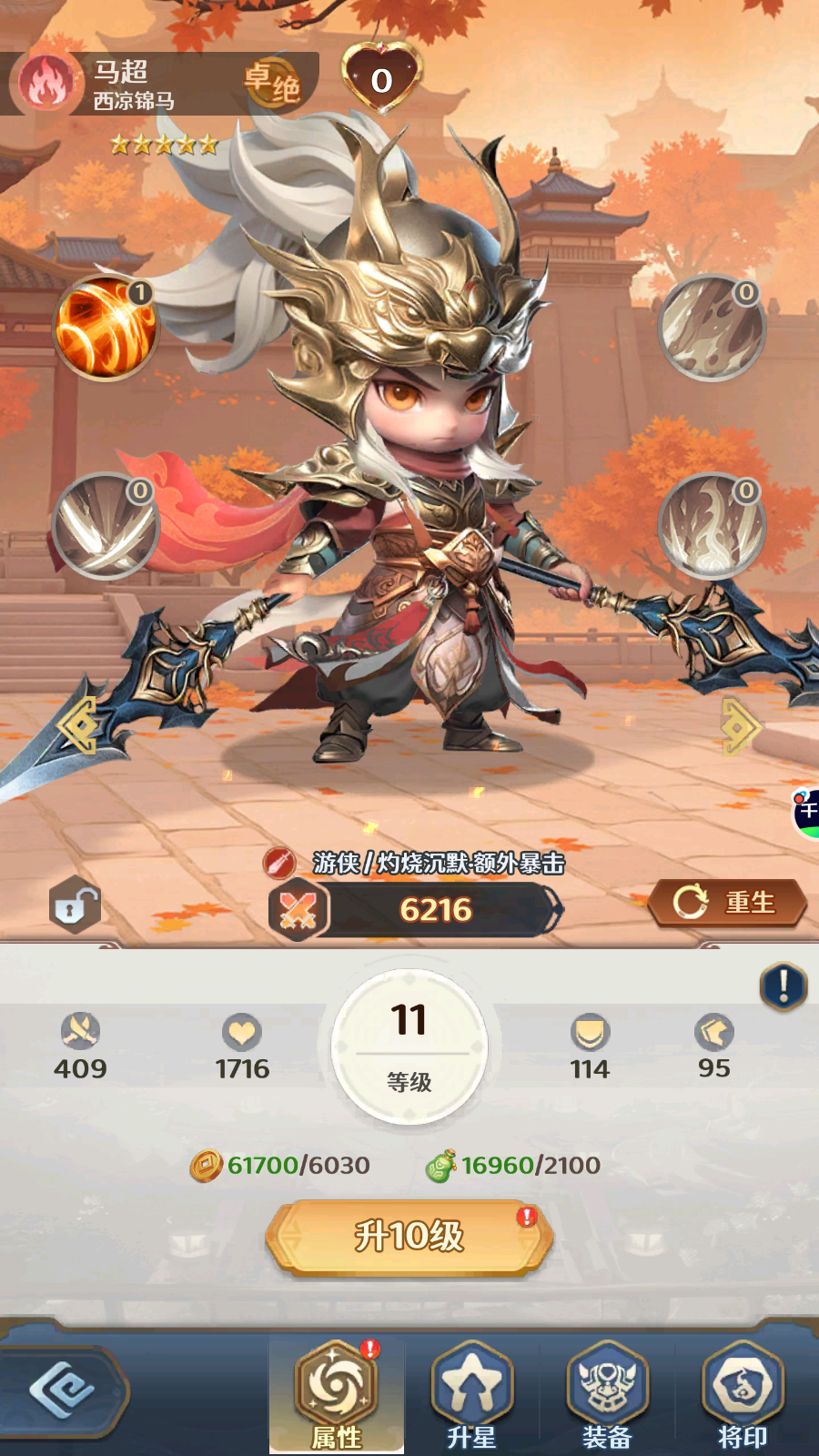This screenshot has height=1456, width=819.
Task: Open the 重生 rebirth option
Action: coord(728,903)
